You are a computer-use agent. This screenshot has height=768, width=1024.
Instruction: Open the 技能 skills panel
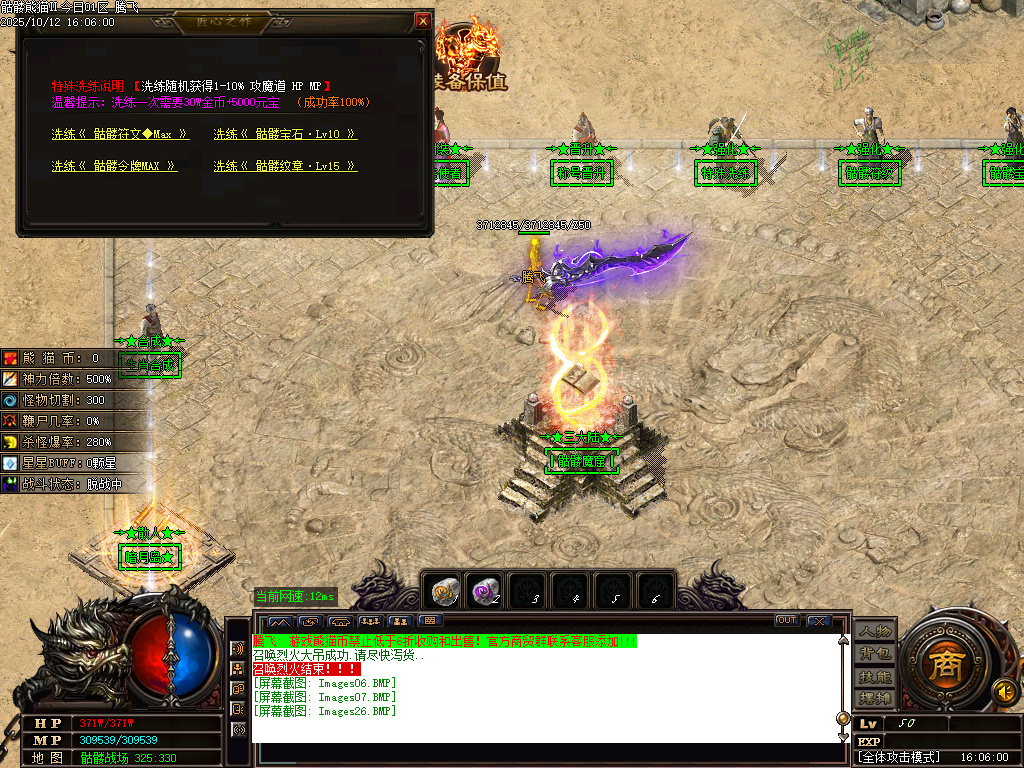coord(874,676)
